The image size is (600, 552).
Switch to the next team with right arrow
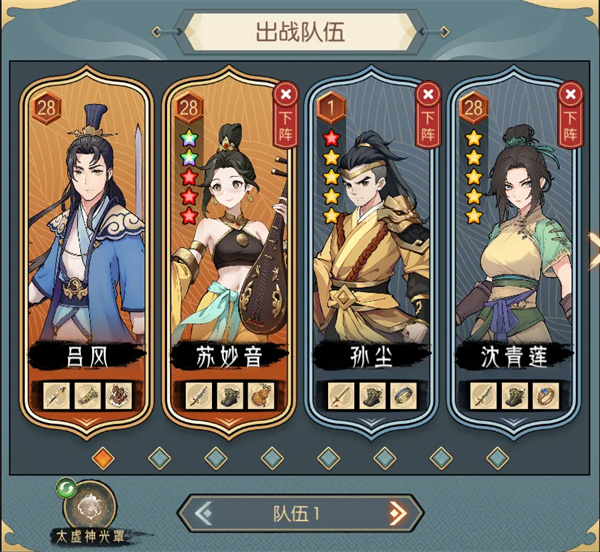(x=397, y=514)
